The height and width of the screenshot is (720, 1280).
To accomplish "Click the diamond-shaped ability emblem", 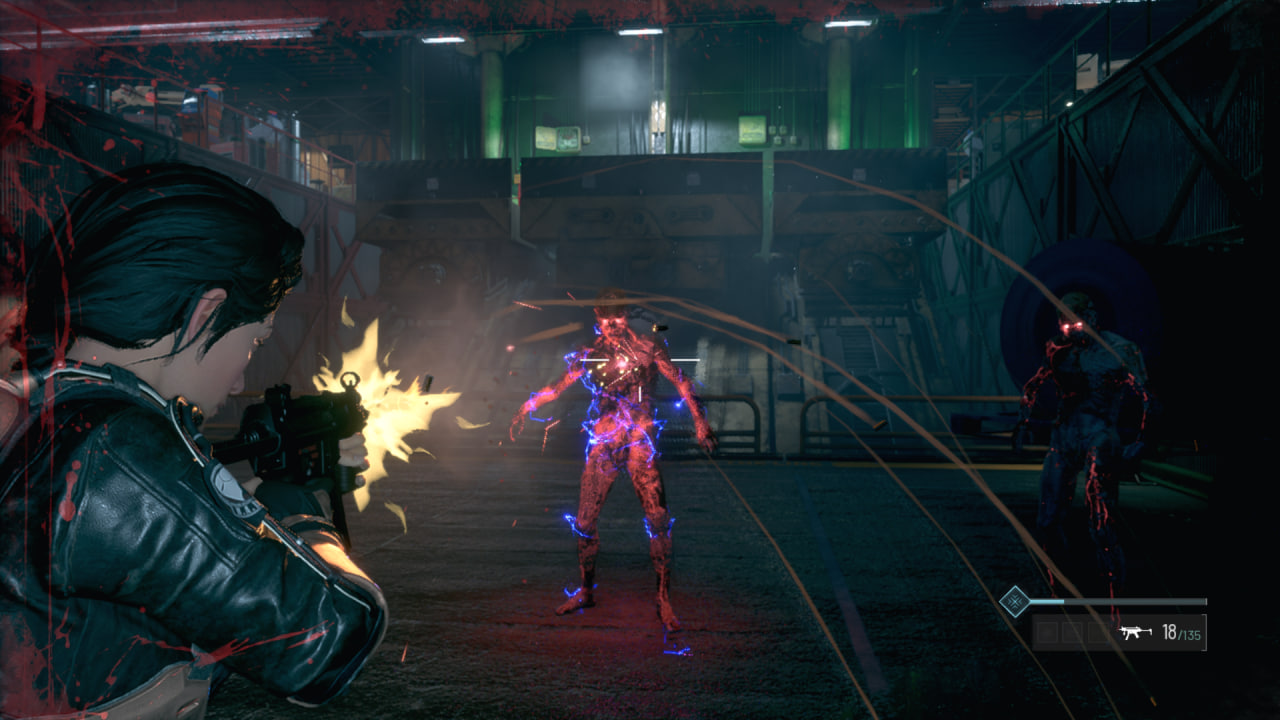I will pos(1015,601).
